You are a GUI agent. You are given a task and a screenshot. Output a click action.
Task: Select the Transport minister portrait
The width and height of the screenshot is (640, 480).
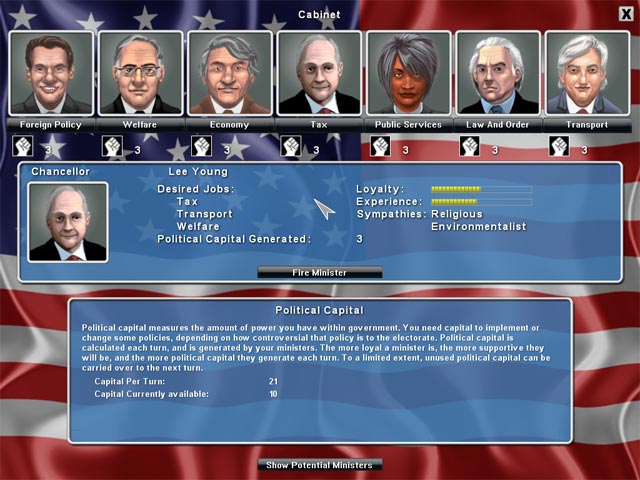coord(587,74)
